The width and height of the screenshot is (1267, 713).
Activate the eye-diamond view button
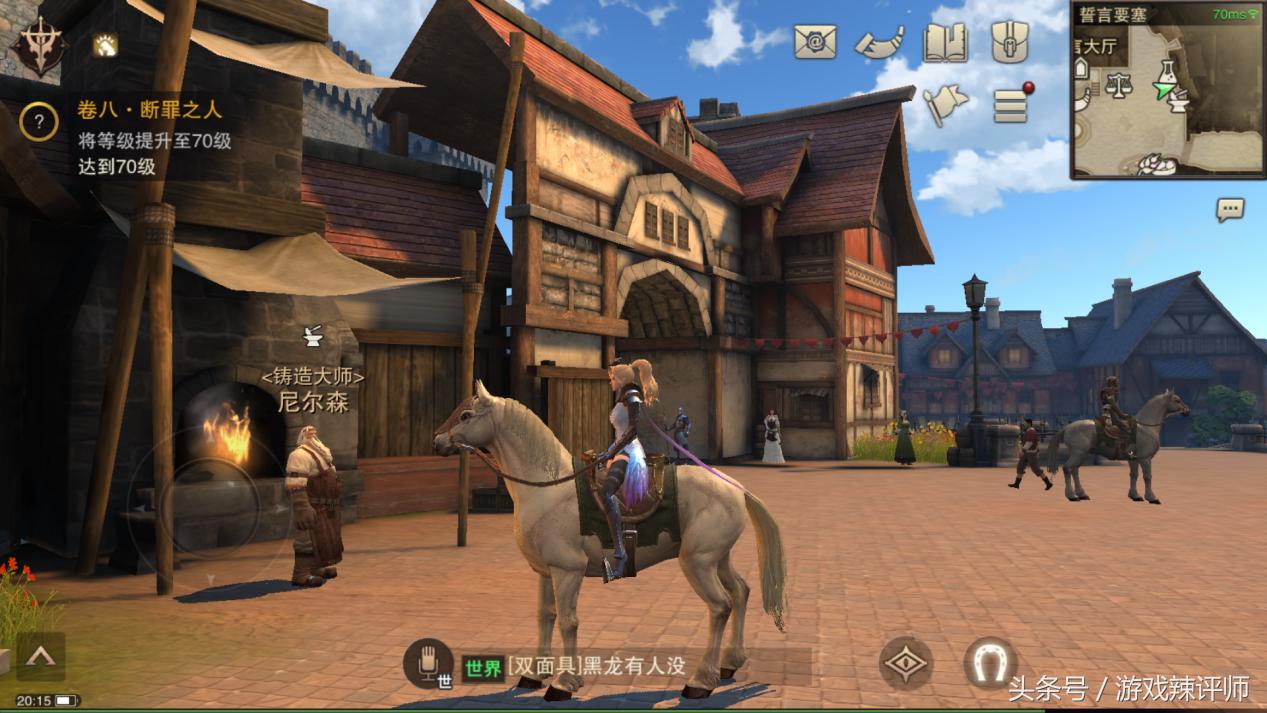pos(906,663)
